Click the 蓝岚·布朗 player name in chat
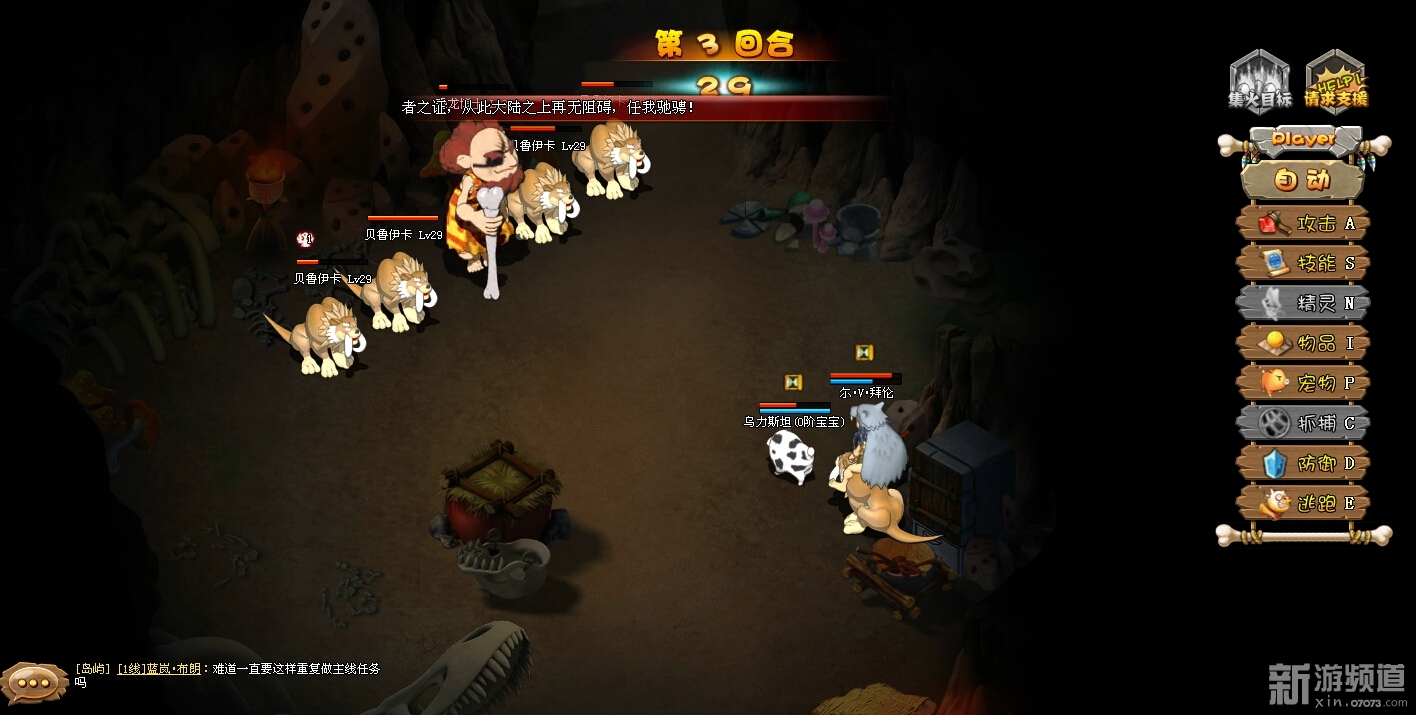The width and height of the screenshot is (1416, 715). click(x=172, y=669)
